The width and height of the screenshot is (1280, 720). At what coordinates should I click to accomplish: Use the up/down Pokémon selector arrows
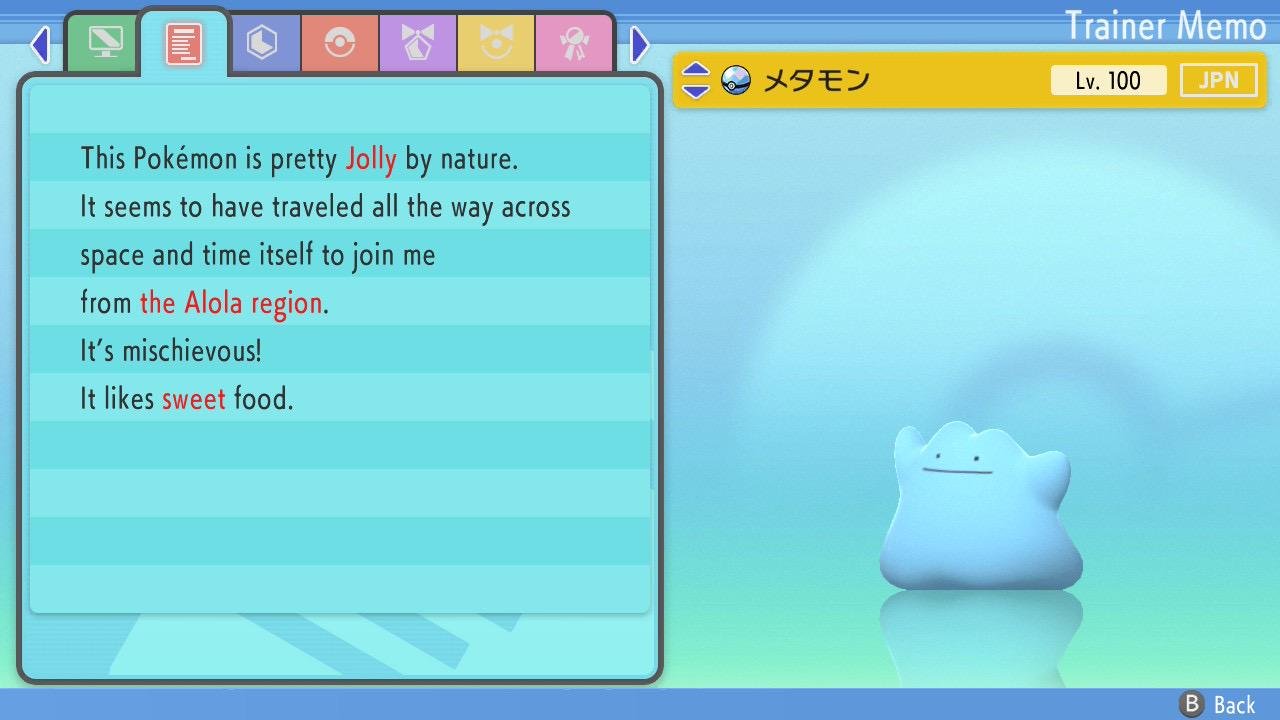(x=694, y=80)
